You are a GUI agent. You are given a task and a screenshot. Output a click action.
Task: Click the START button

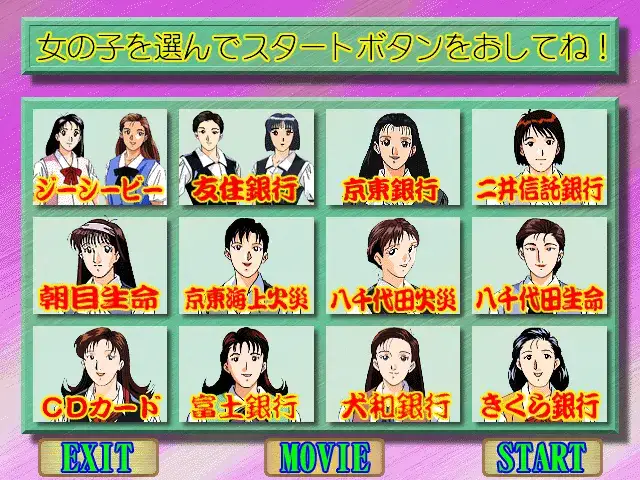point(542,457)
